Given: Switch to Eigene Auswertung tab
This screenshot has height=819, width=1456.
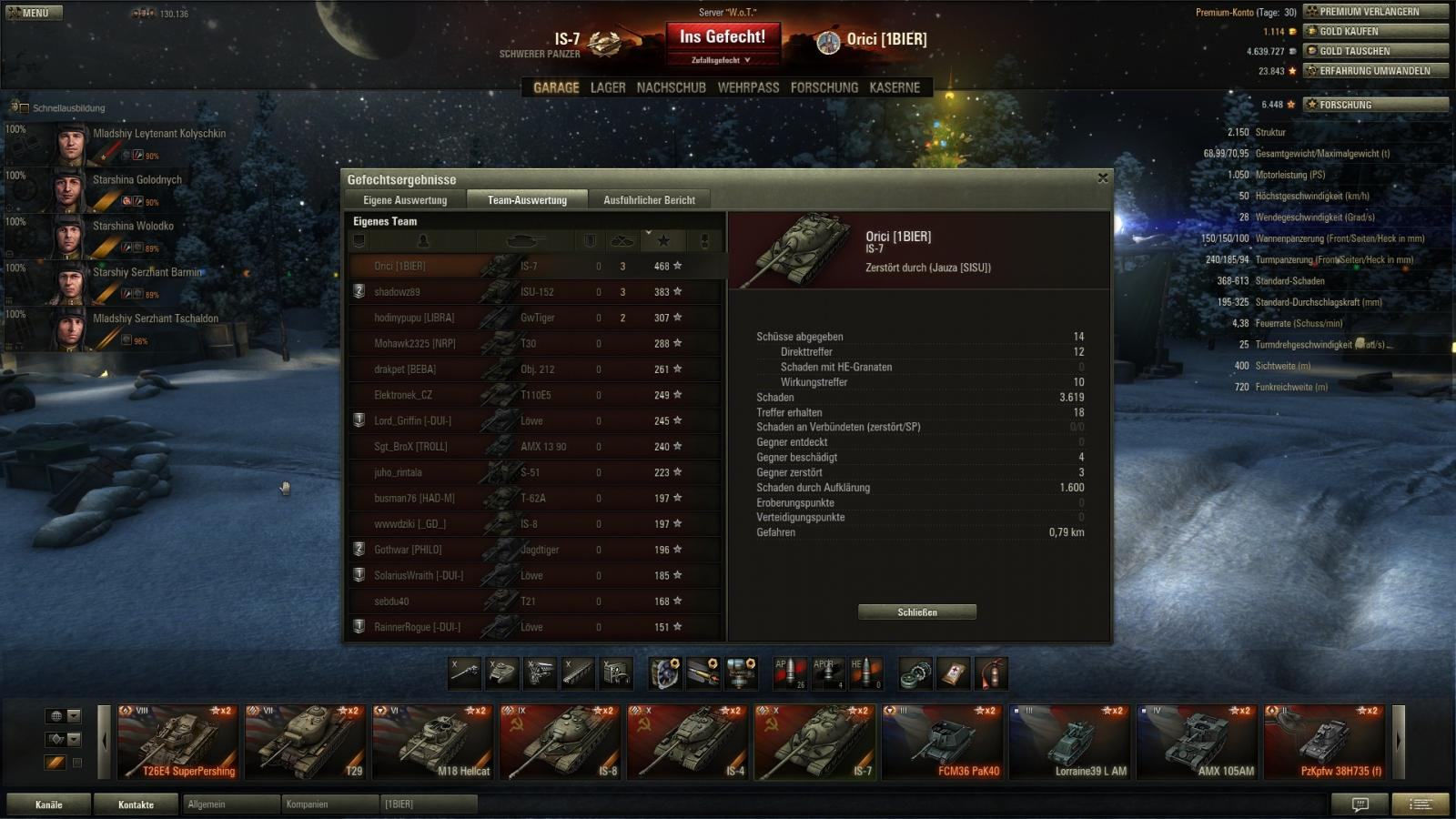Looking at the screenshot, I should [x=405, y=200].
